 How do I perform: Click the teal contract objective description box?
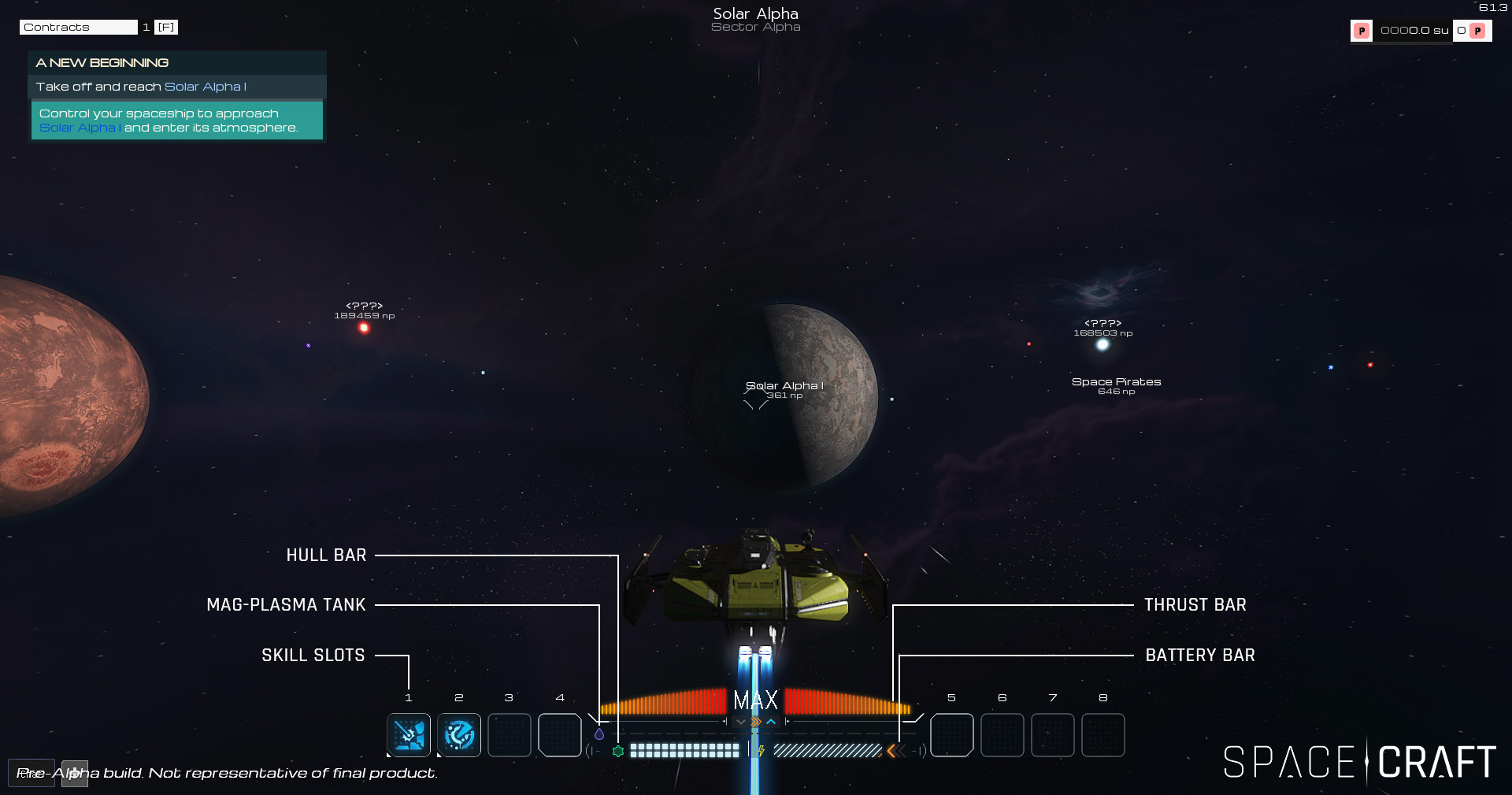[x=177, y=121]
